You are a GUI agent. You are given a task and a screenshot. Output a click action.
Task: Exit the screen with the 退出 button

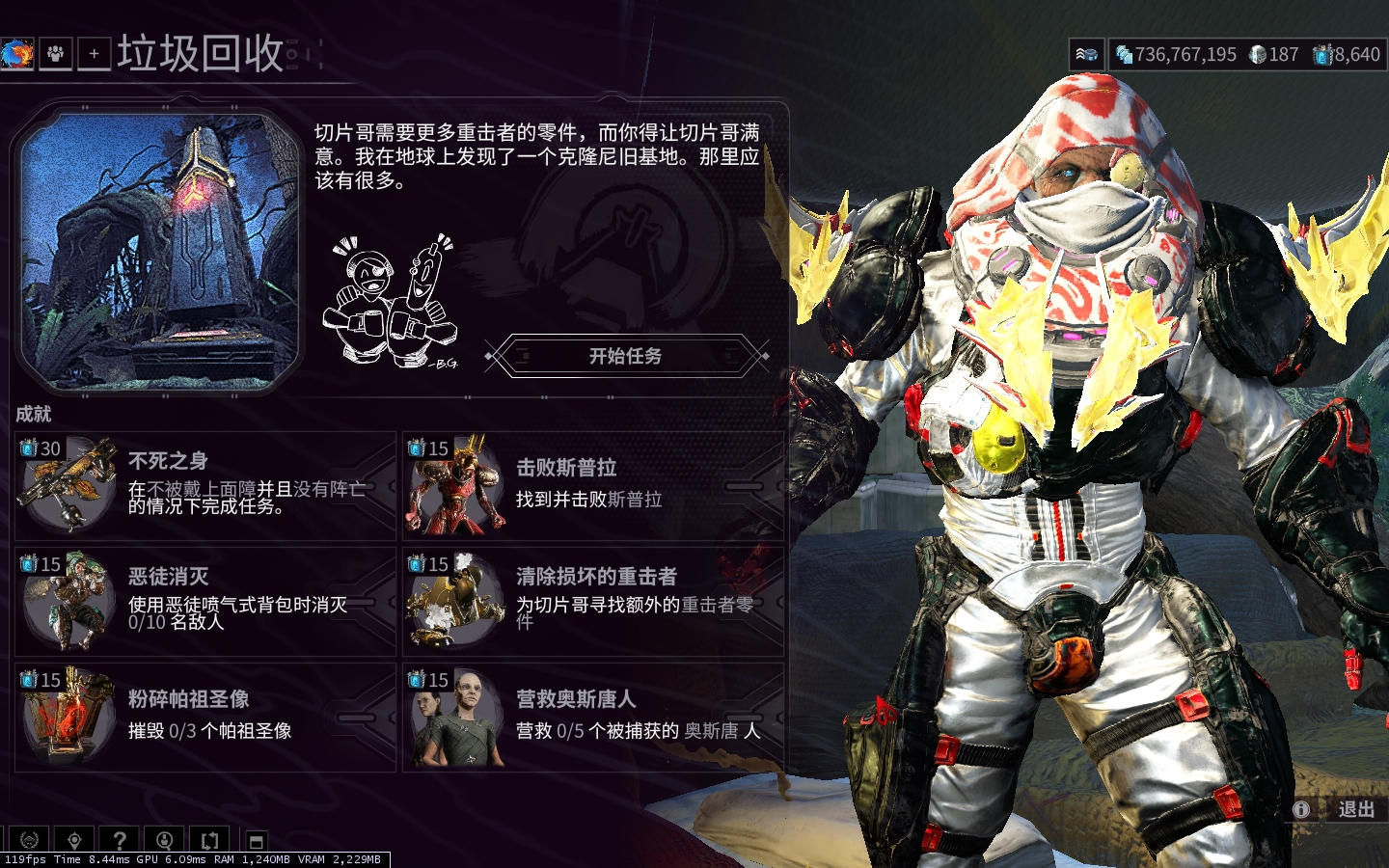click(x=1355, y=809)
